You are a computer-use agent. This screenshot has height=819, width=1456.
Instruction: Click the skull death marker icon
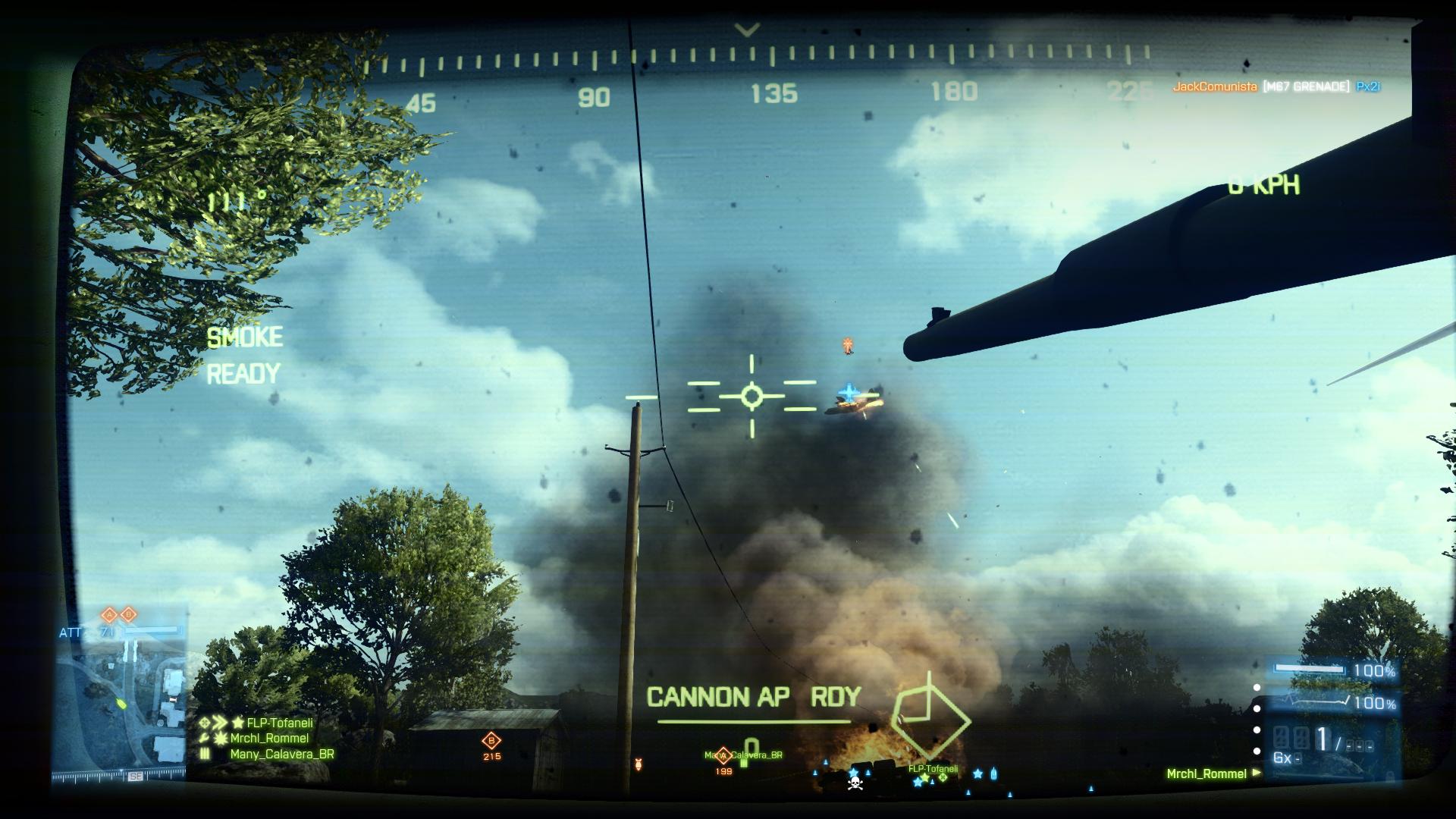click(855, 782)
